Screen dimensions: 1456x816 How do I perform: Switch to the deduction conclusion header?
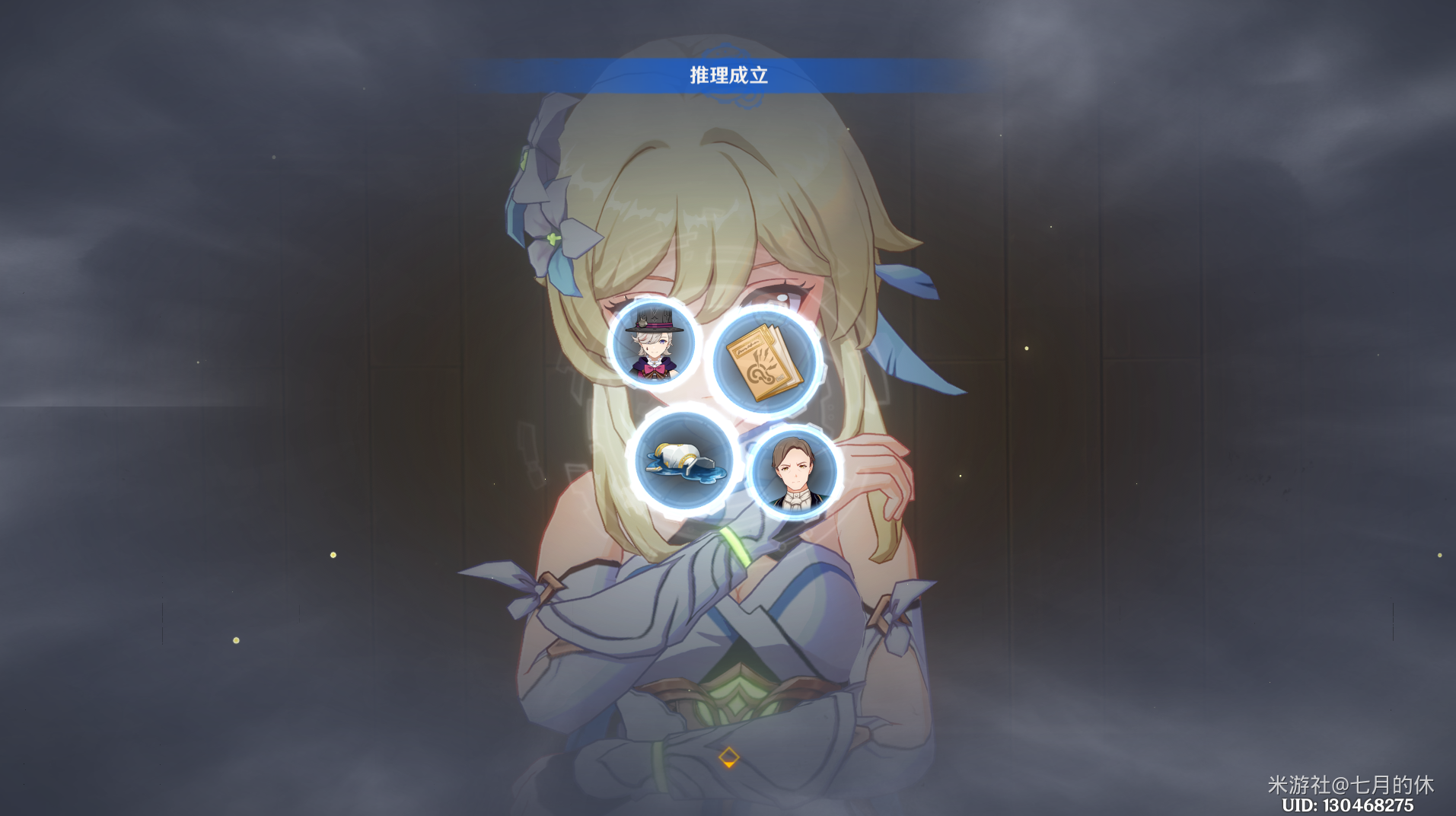click(727, 75)
